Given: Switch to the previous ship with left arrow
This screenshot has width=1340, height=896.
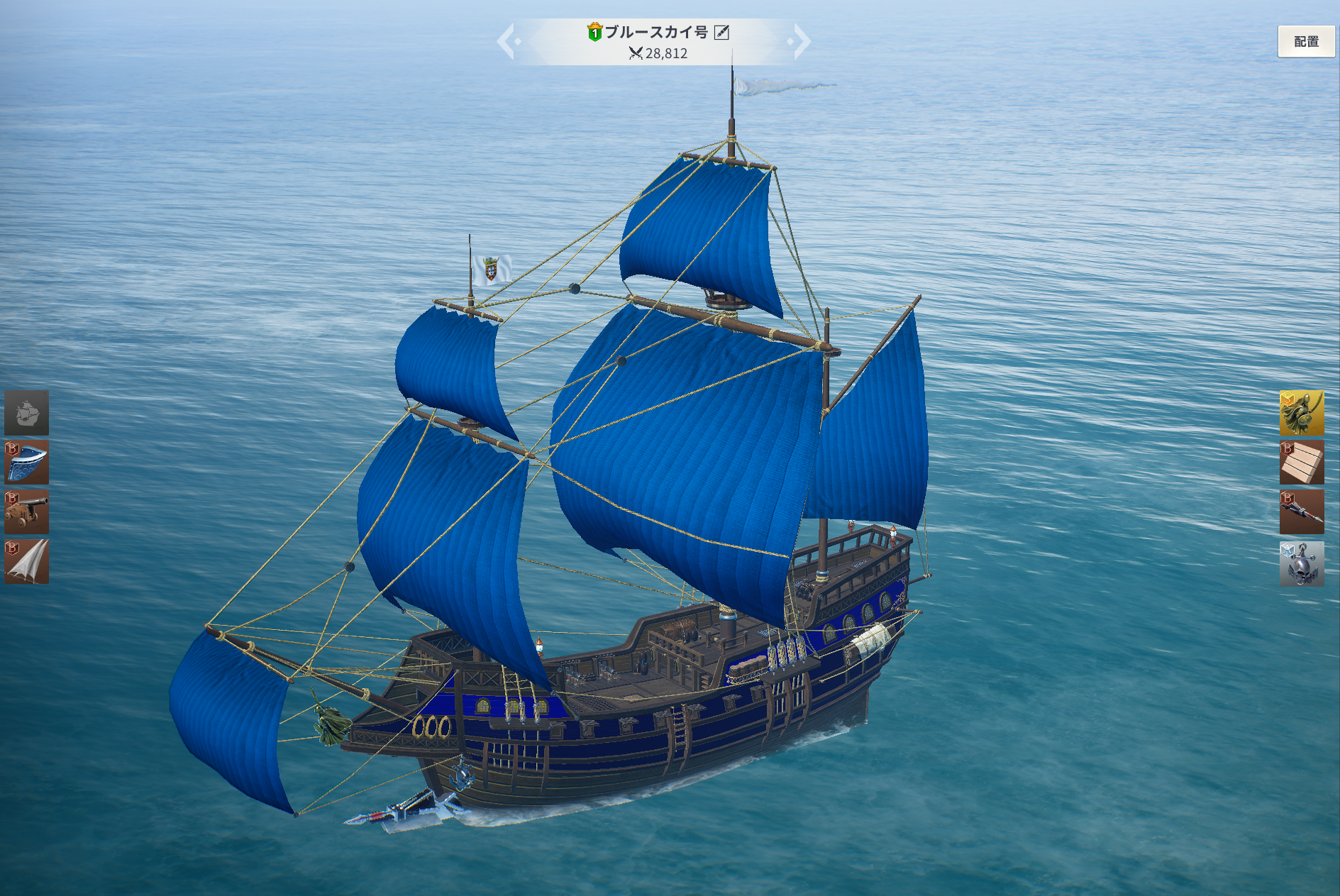Looking at the screenshot, I should pyautogui.click(x=507, y=41).
